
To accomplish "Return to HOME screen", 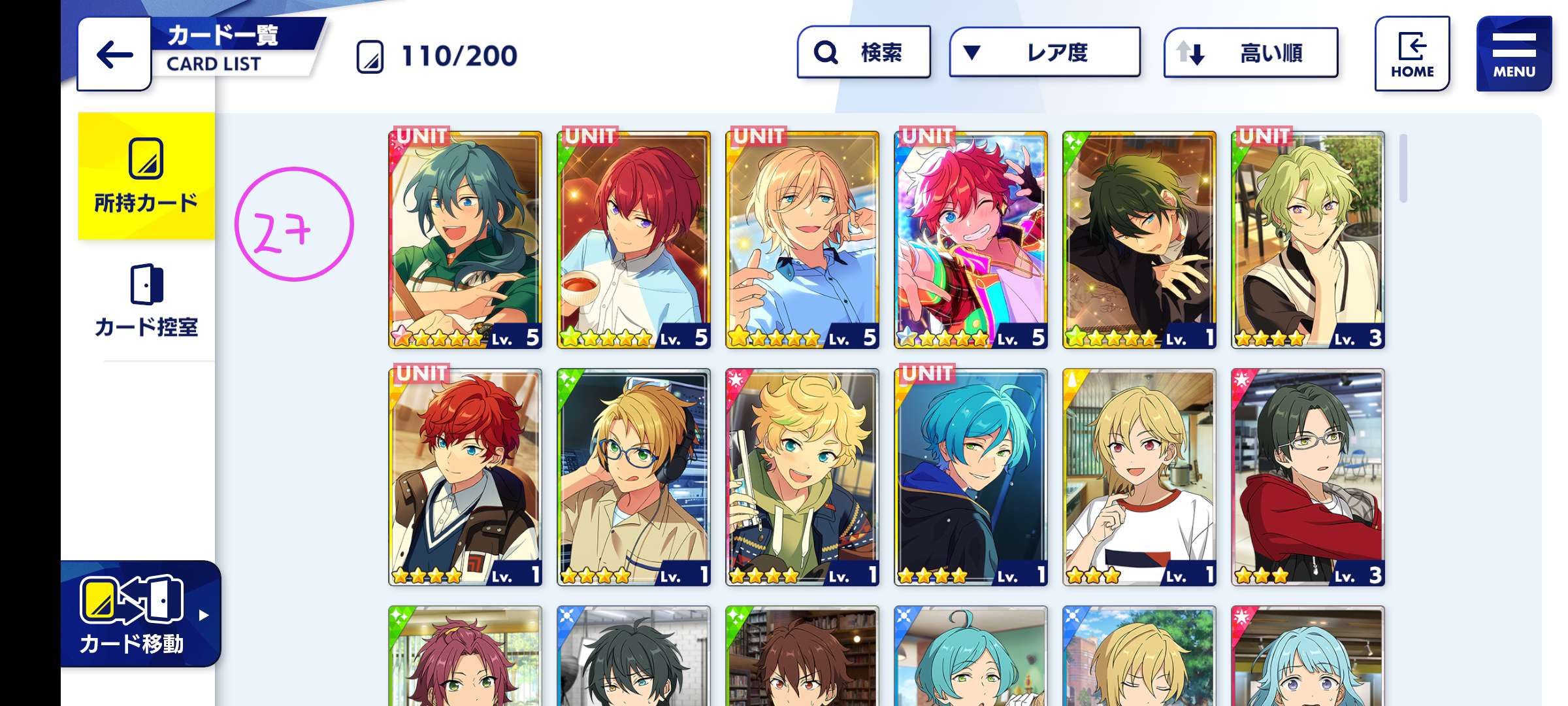I will coord(1412,54).
